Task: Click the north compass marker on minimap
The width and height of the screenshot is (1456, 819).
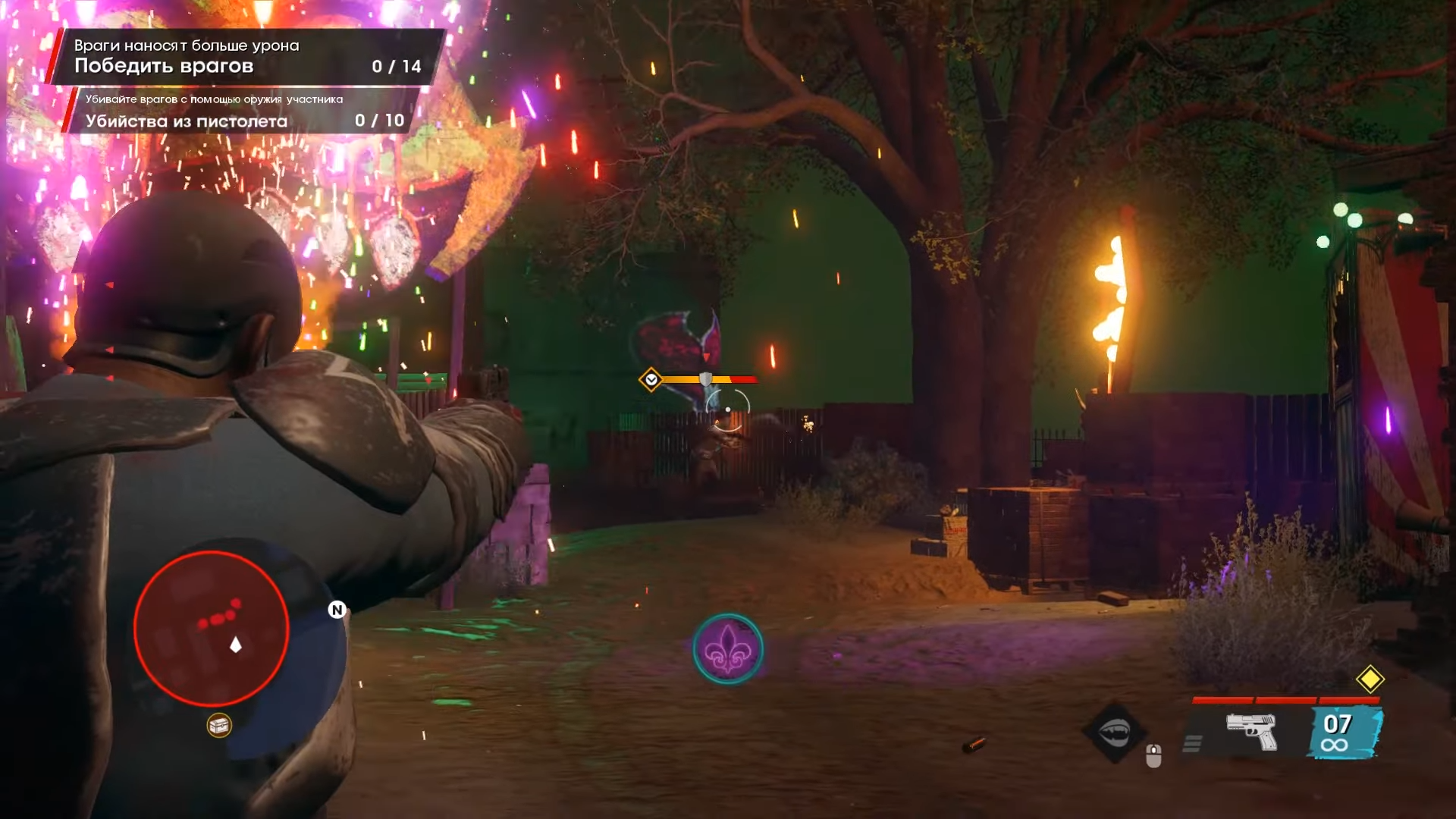Action: [337, 610]
